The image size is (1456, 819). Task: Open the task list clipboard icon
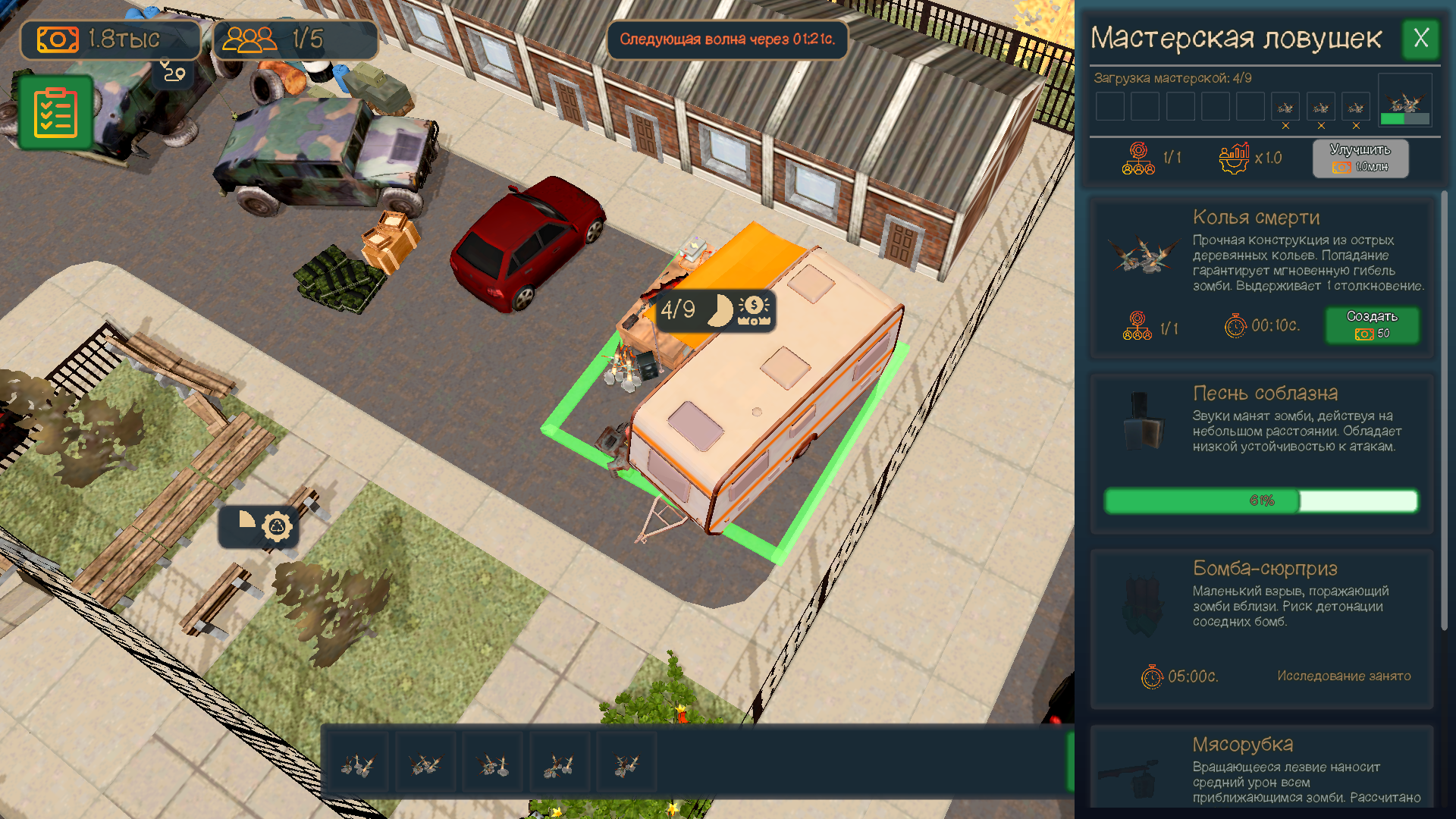(56, 112)
